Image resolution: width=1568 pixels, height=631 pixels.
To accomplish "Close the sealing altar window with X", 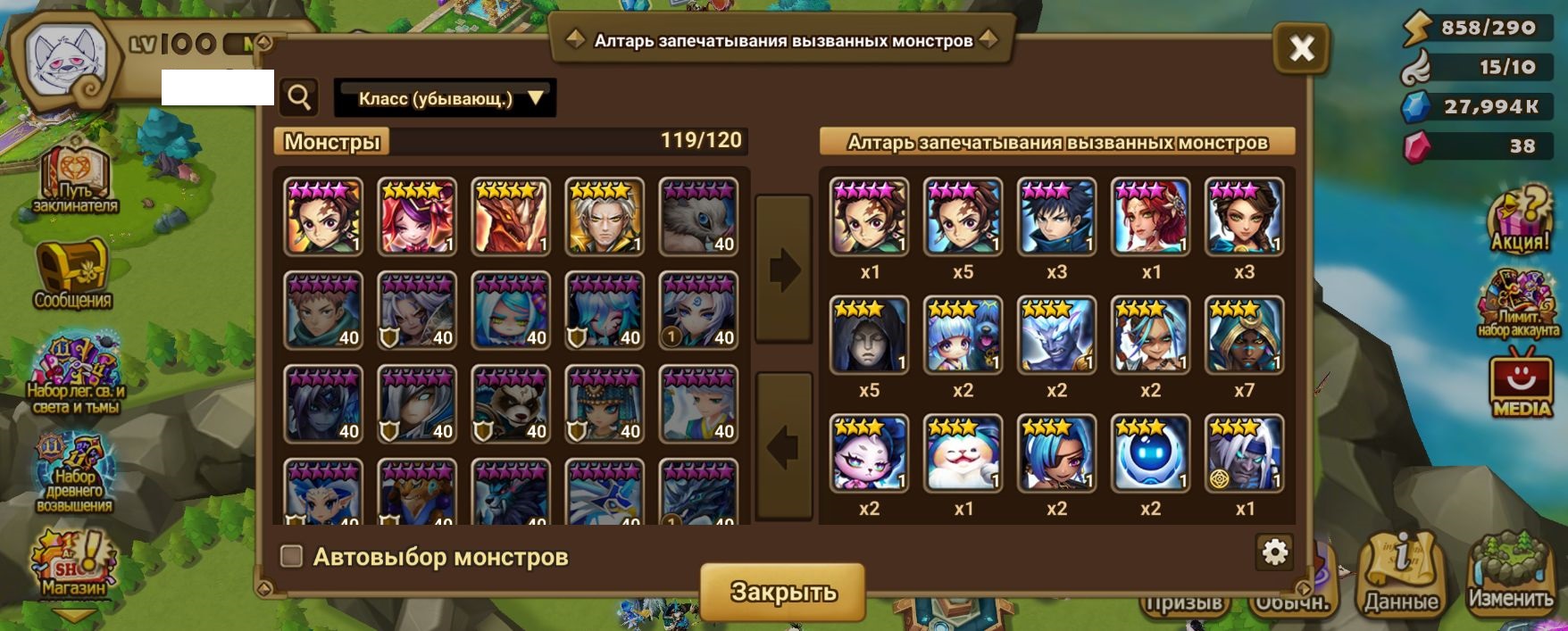I will click(x=1301, y=48).
